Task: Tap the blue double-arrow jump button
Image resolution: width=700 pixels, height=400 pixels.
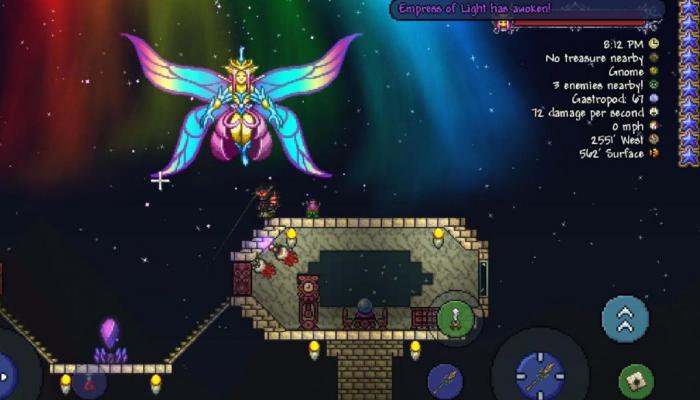Action: point(625,318)
